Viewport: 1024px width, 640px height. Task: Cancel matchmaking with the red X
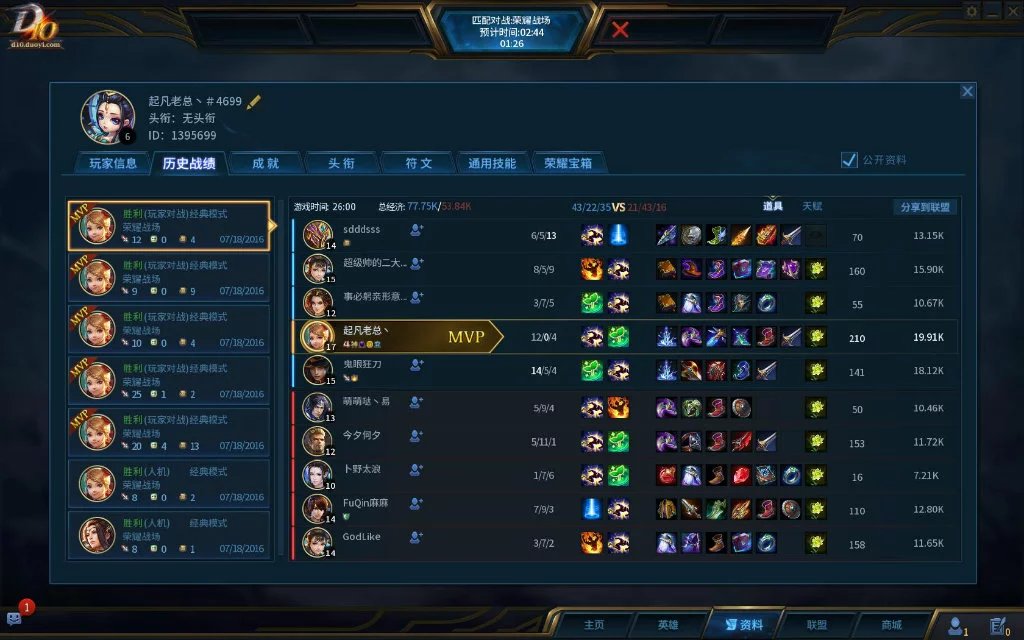pos(620,29)
